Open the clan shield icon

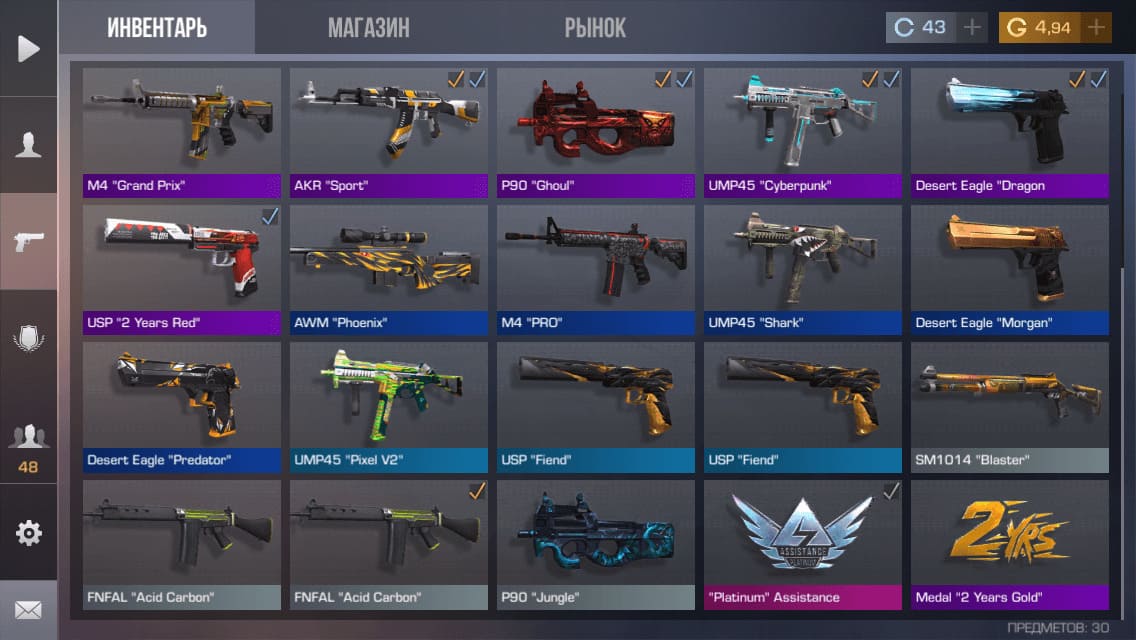[28, 338]
